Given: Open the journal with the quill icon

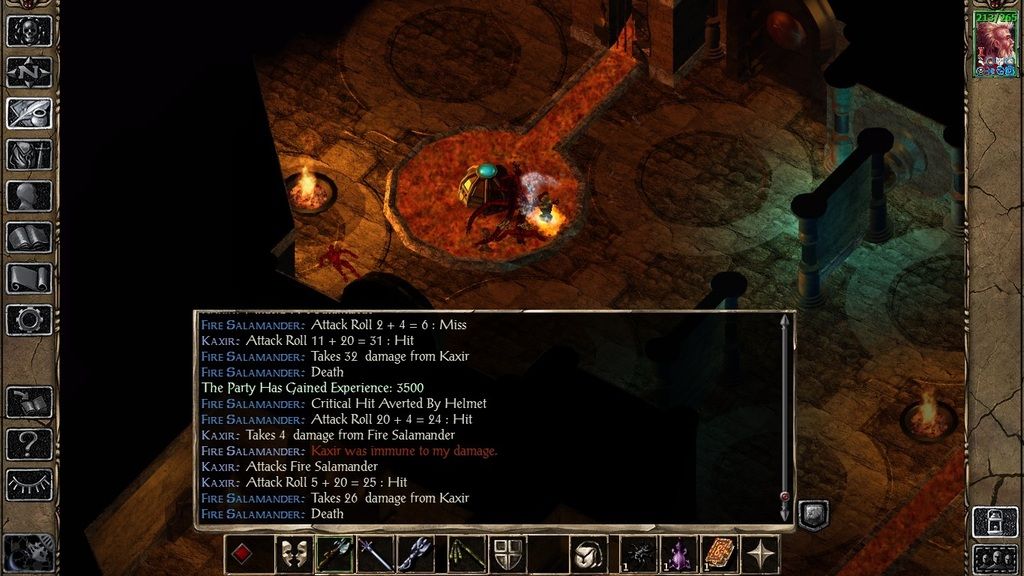Looking at the screenshot, I should tap(29, 113).
